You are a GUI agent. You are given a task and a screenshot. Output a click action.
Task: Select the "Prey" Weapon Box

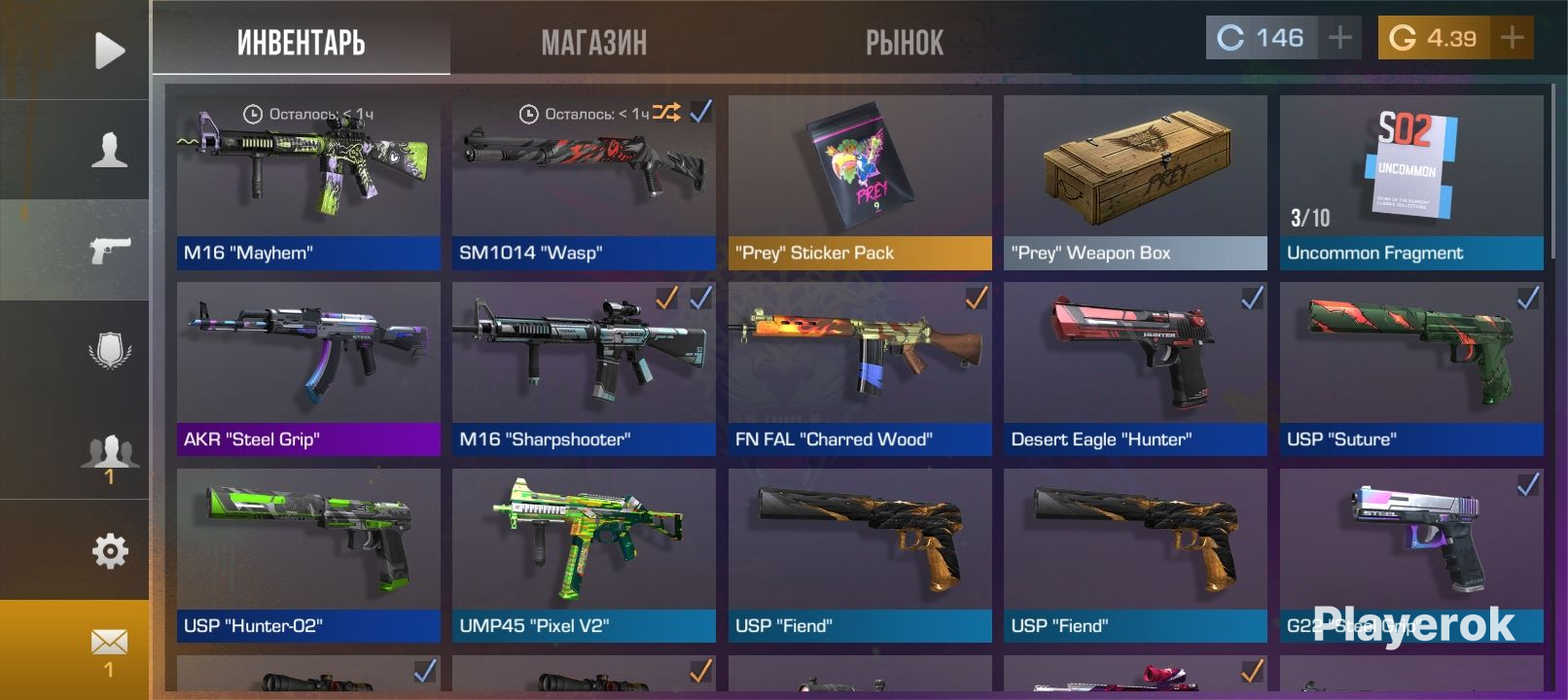(x=1135, y=182)
